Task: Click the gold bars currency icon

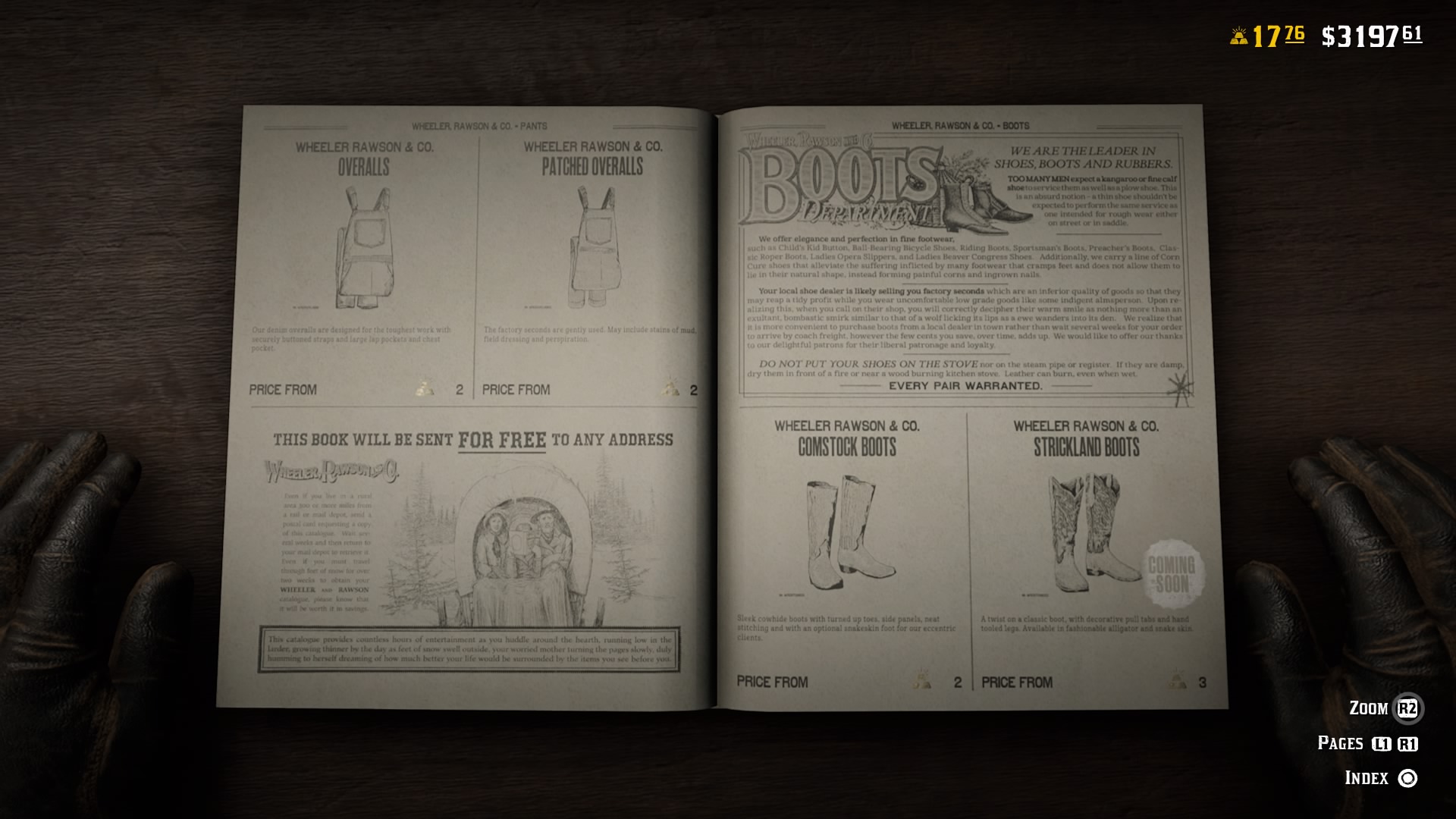Action: click(x=1241, y=34)
